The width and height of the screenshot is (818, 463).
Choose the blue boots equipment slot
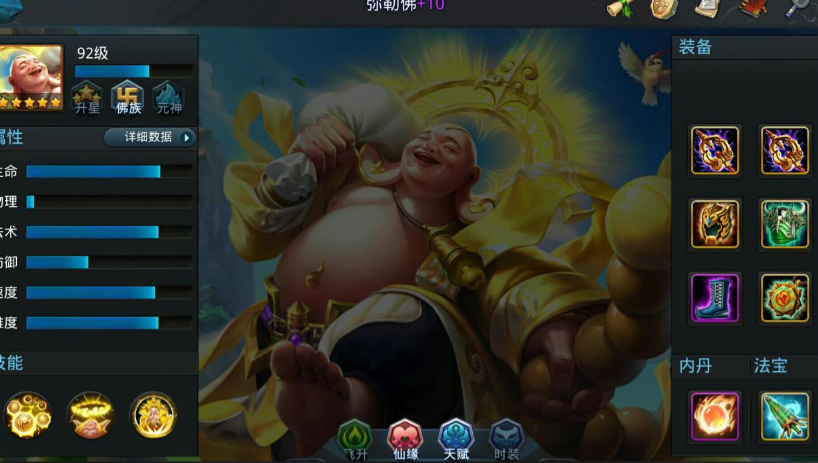[x=715, y=298]
